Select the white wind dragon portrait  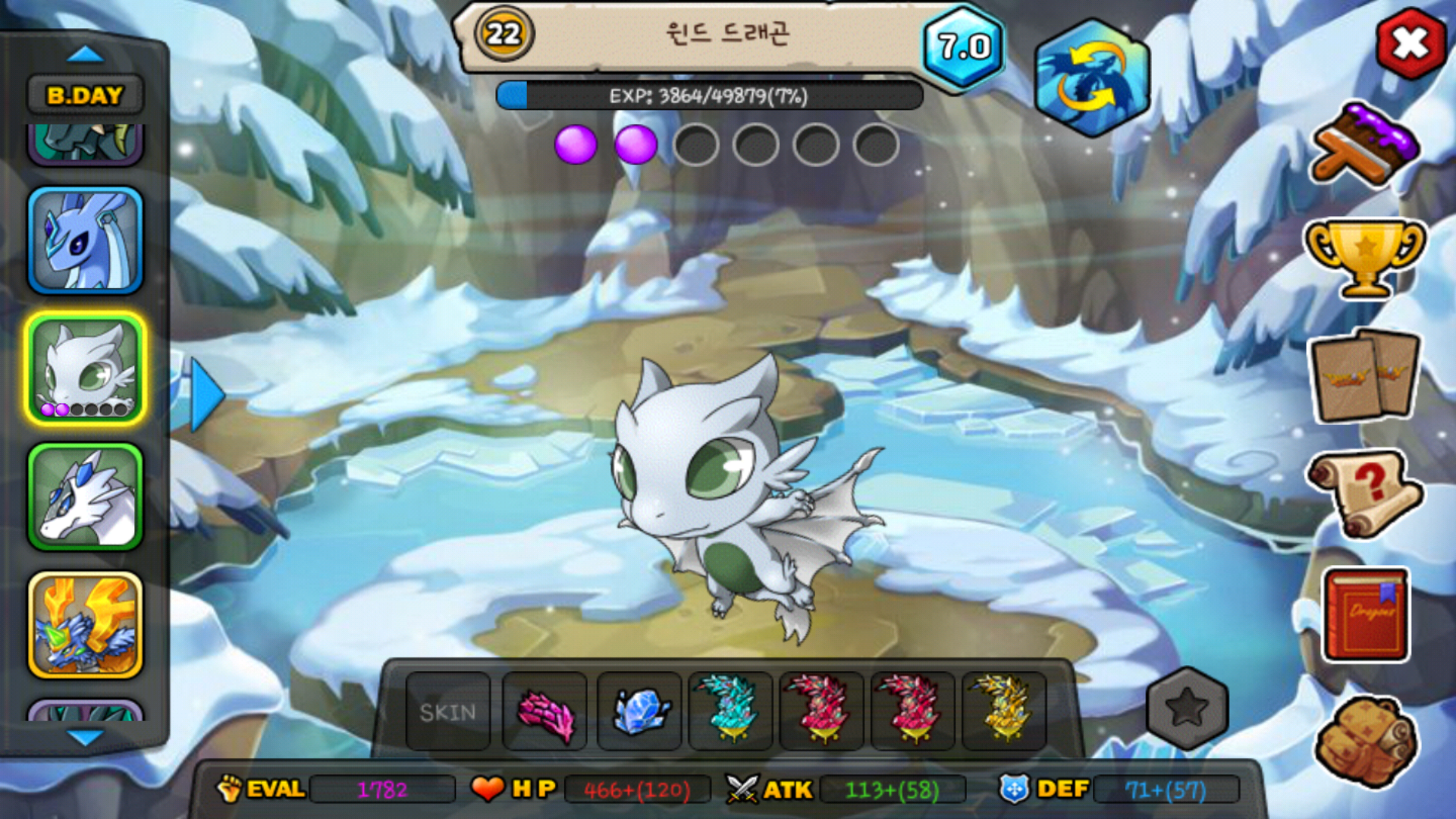pos(85,369)
